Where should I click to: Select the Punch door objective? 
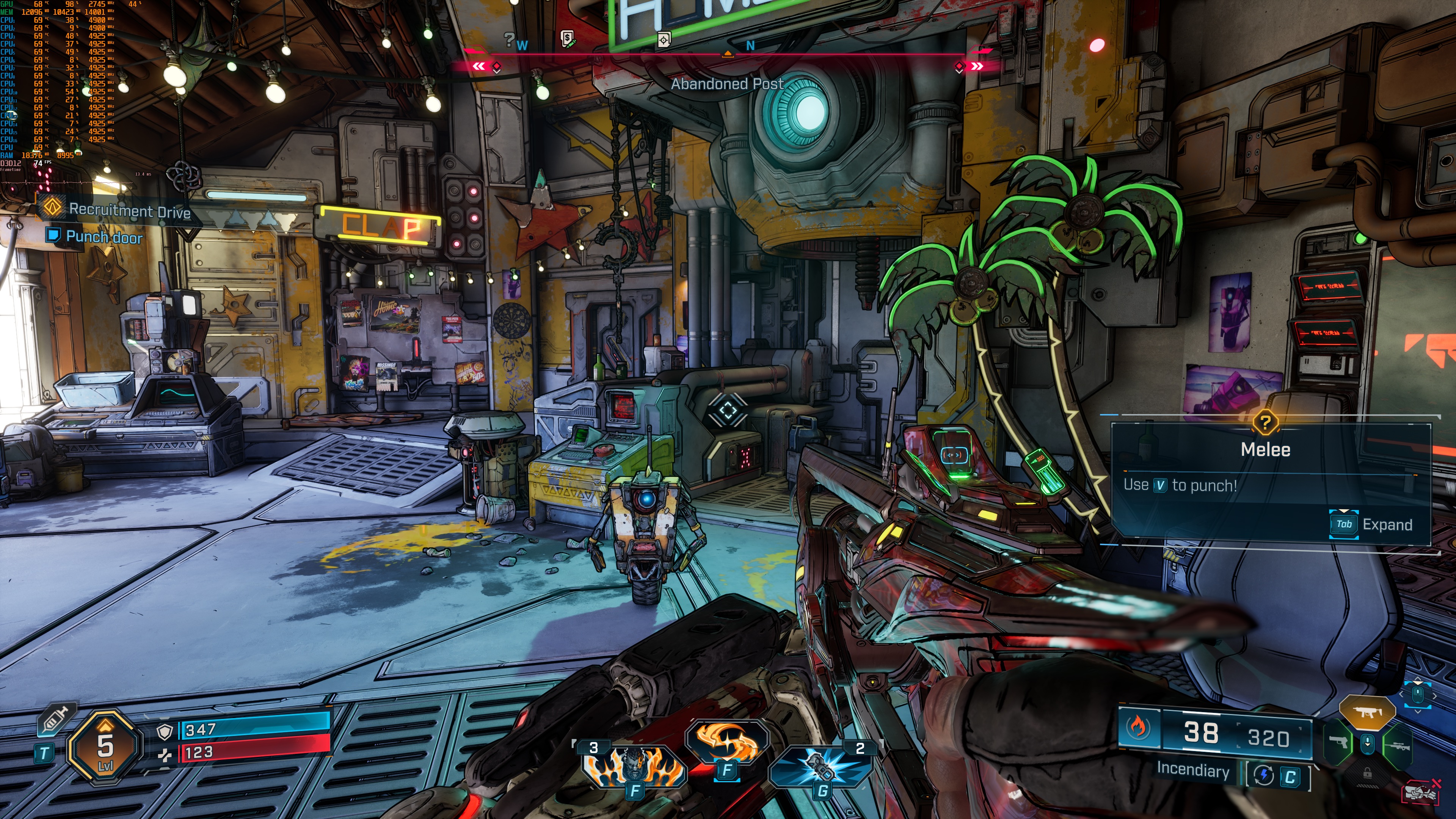click(104, 237)
